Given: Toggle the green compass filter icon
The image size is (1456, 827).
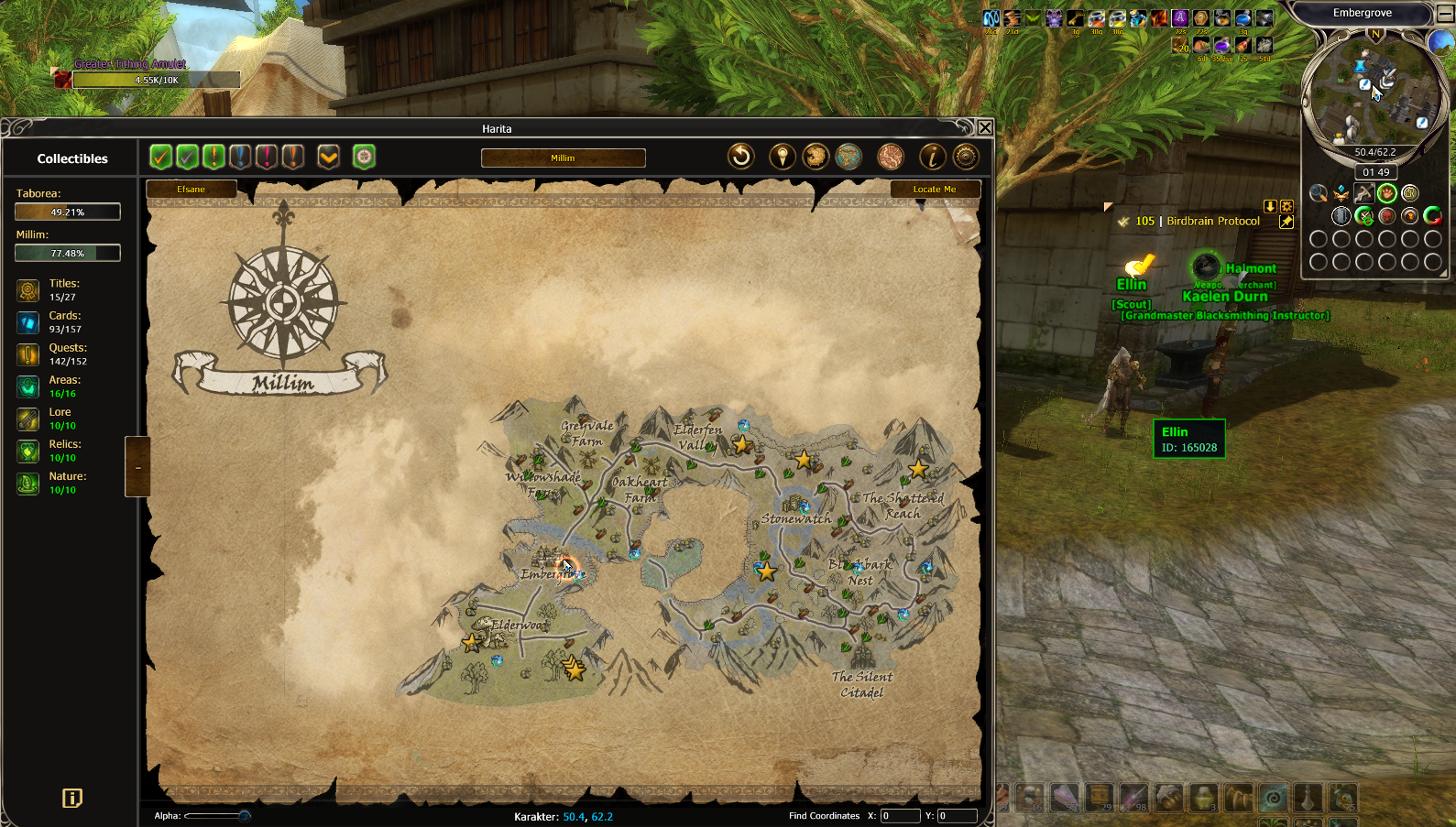Looking at the screenshot, I should (364, 157).
